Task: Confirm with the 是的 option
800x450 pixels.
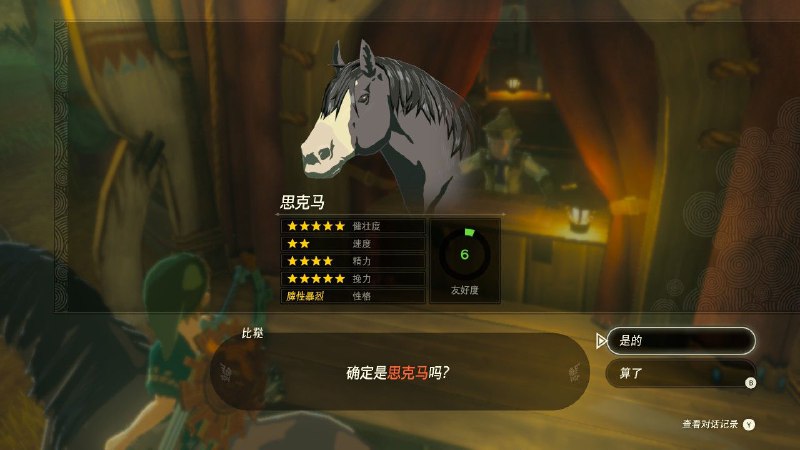Action: pyautogui.click(x=679, y=341)
